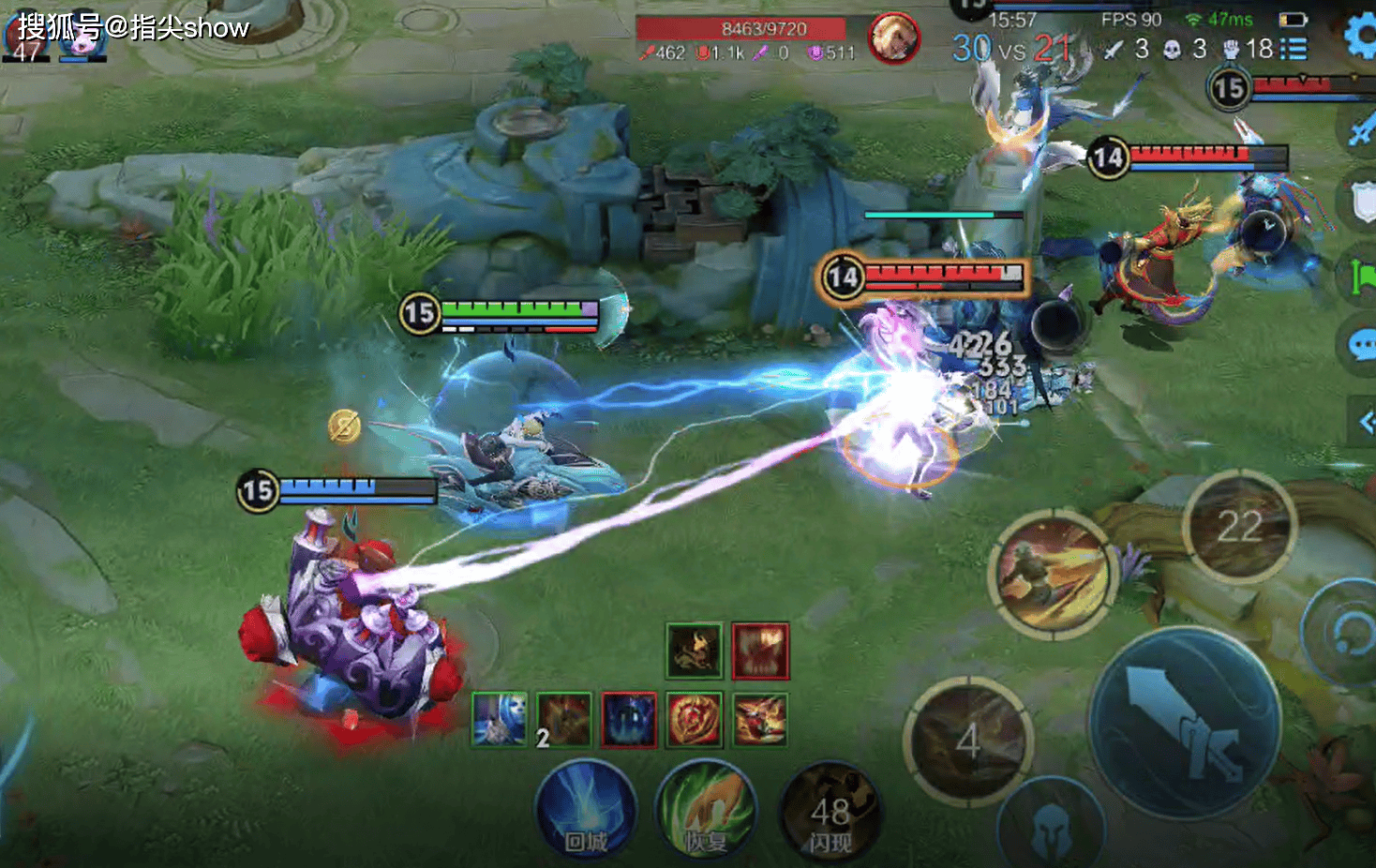Select the red spiral shield item icon
The height and width of the screenshot is (868, 1376).
click(x=694, y=720)
